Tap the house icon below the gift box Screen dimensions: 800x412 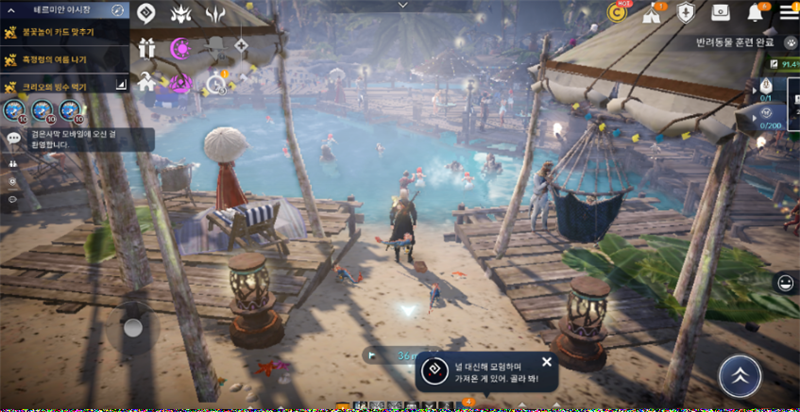[148, 82]
